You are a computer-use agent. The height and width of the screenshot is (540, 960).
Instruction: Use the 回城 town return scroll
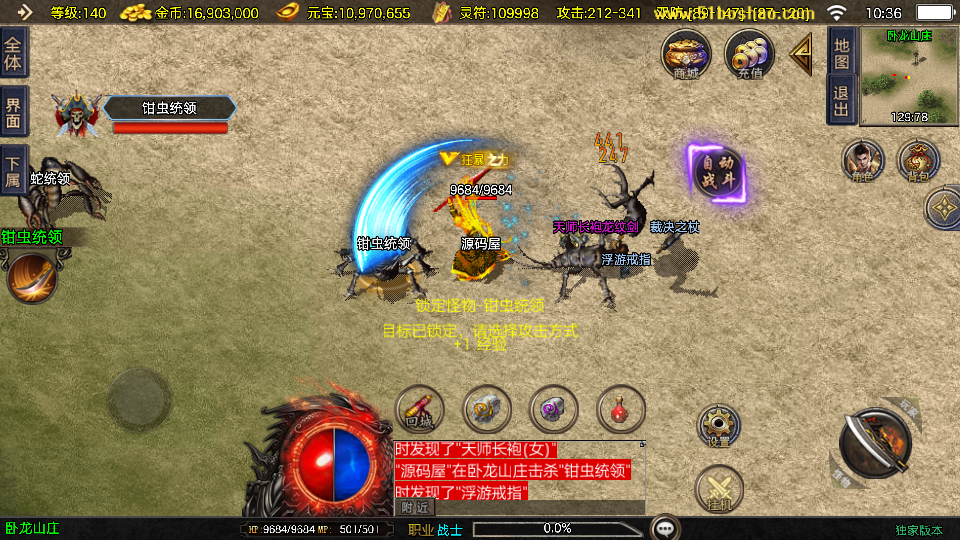pos(419,409)
